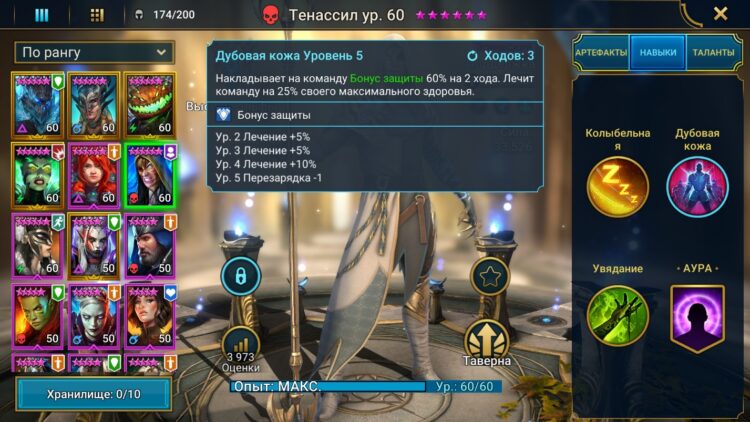Select the green pumpkin-head champion portrait
Screen dimensions: 750x422
[x=150, y=105]
